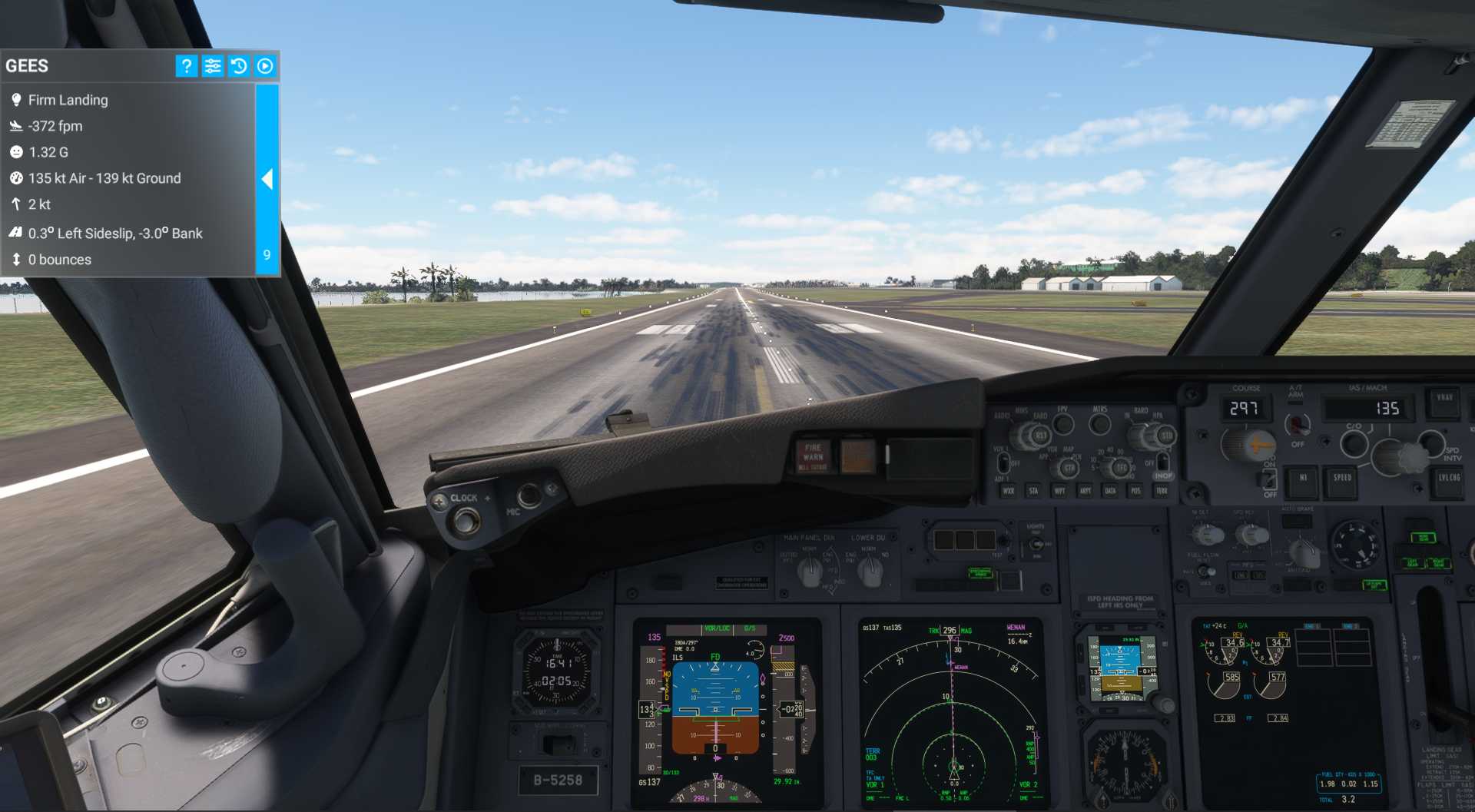1475x812 pixels.
Task: Open the GEES help question mark
Action: [x=186, y=66]
